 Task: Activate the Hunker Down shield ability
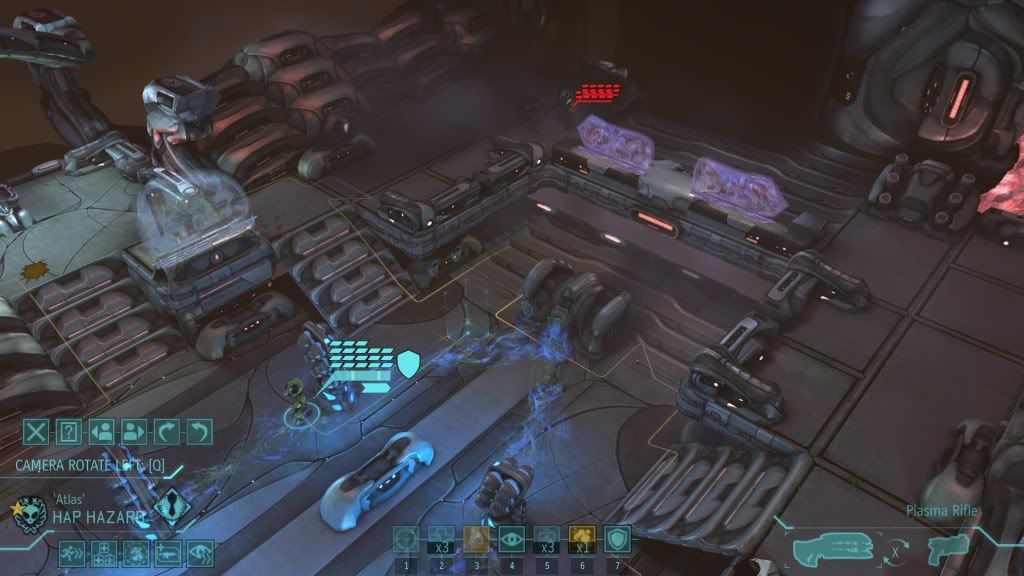tap(617, 540)
